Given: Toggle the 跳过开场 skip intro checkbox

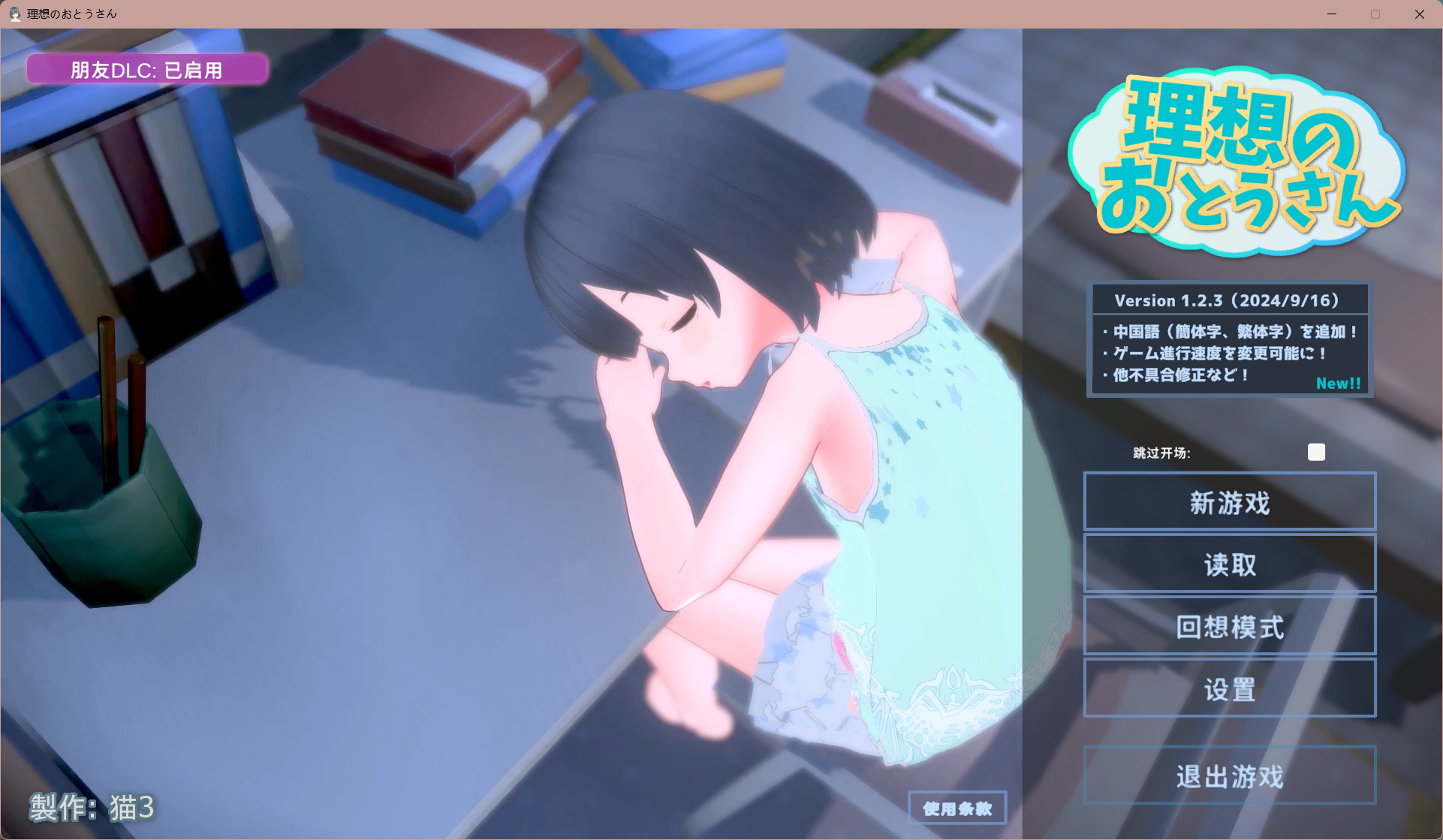Looking at the screenshot, I should (1315, 452).
